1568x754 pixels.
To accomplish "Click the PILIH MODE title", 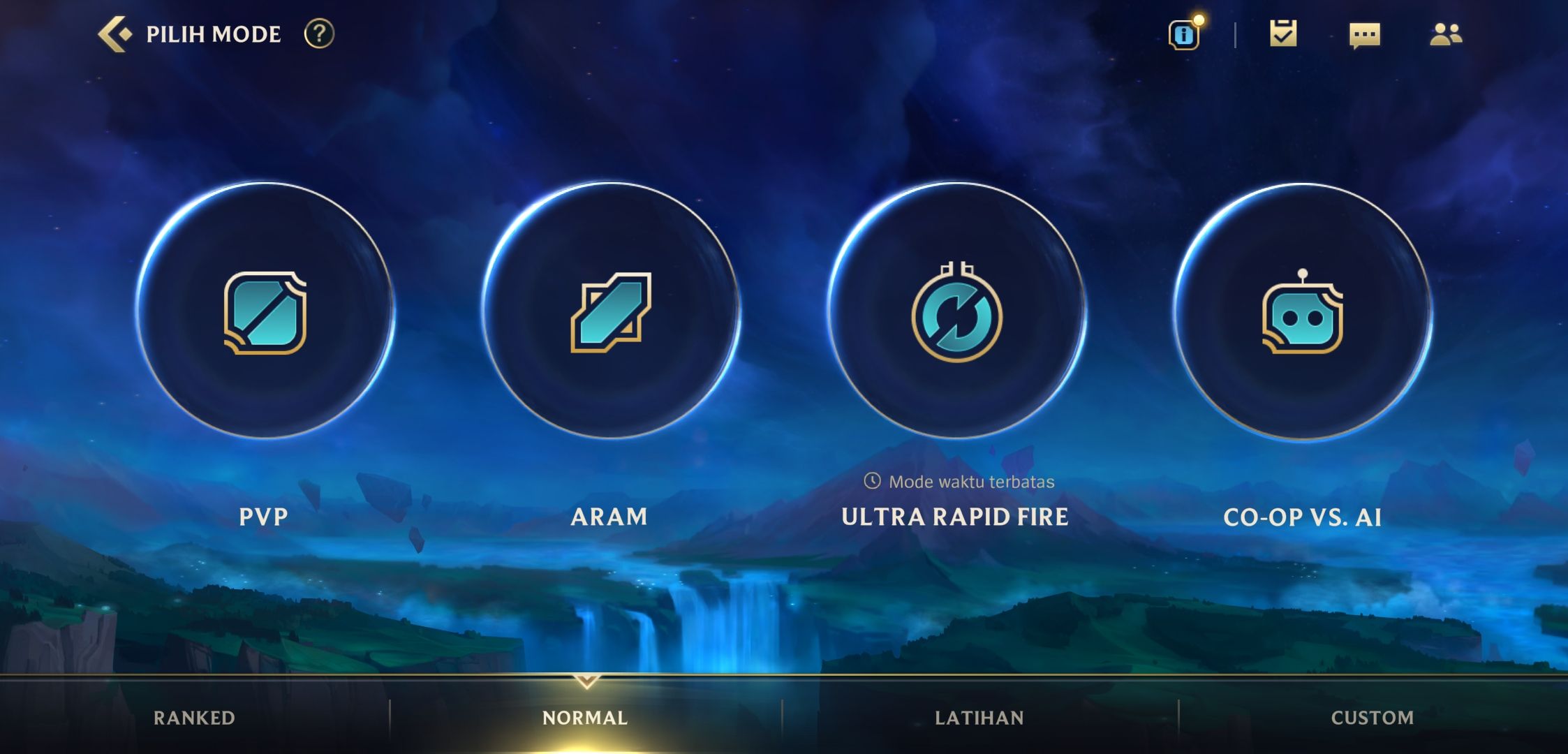I will pos(212,33).
